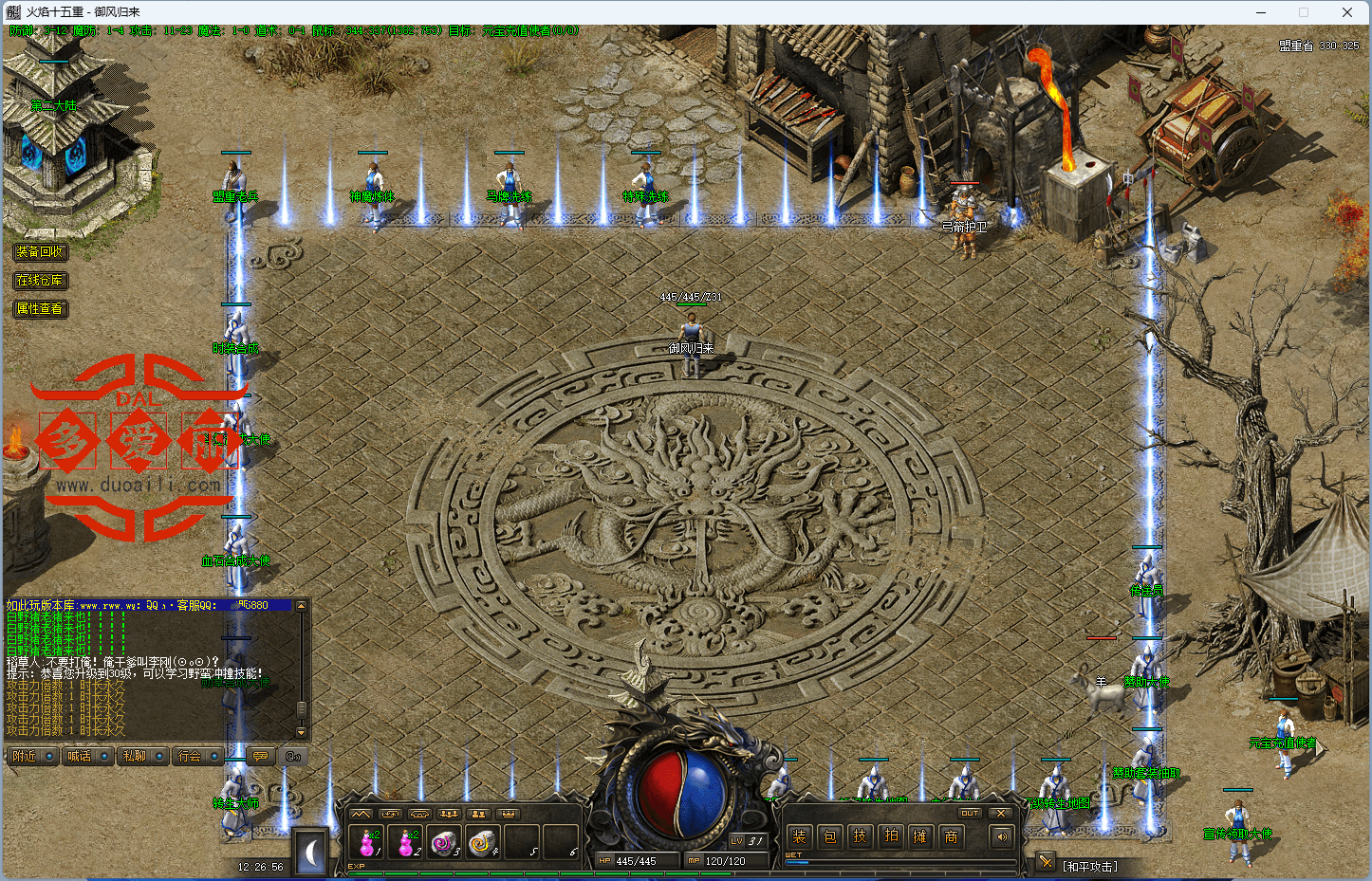Open the 在线仓库 online warehouse

(40, 281)
